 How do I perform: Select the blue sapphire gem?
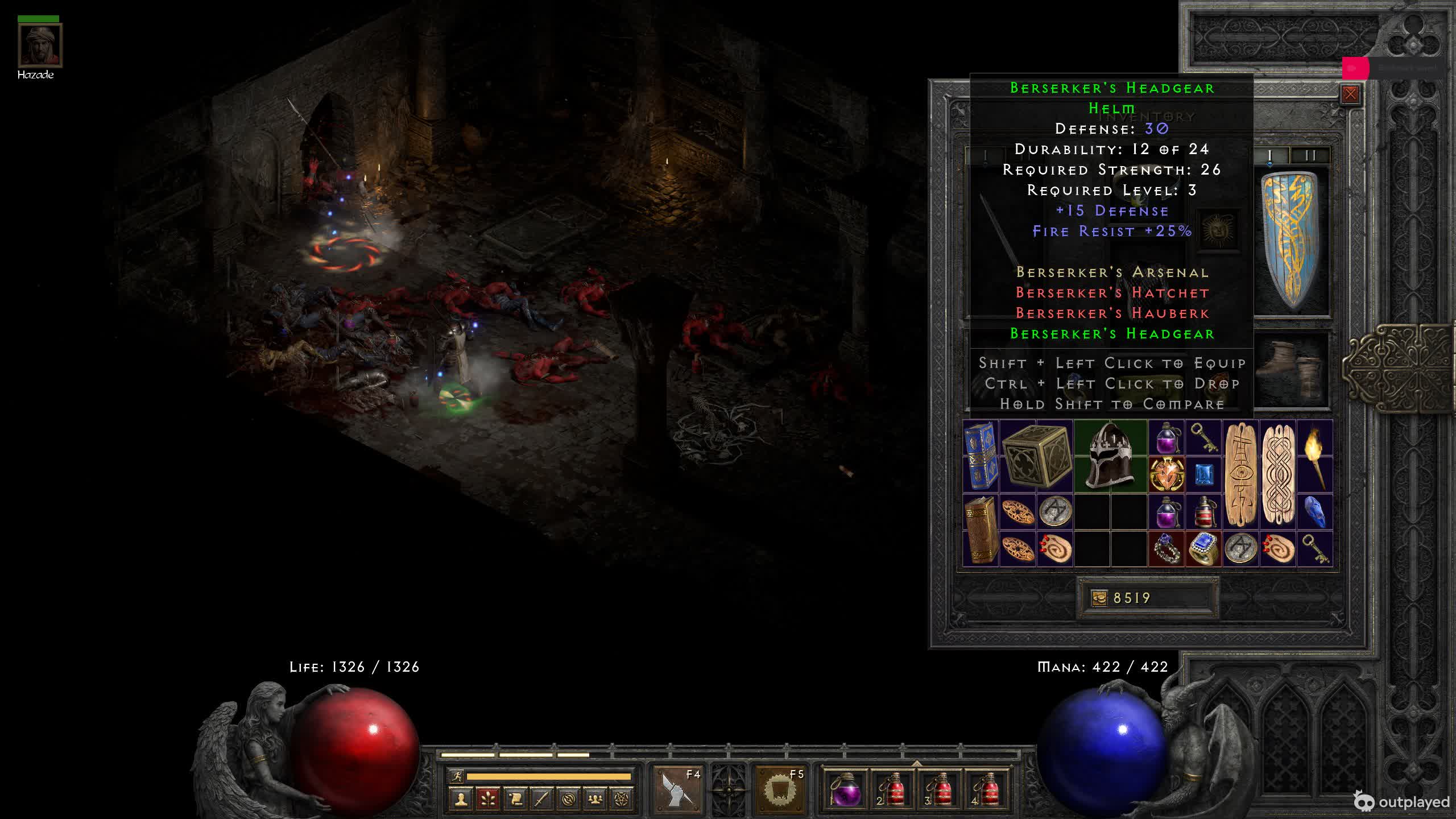pyautogui.click(x=1203, y=474)
